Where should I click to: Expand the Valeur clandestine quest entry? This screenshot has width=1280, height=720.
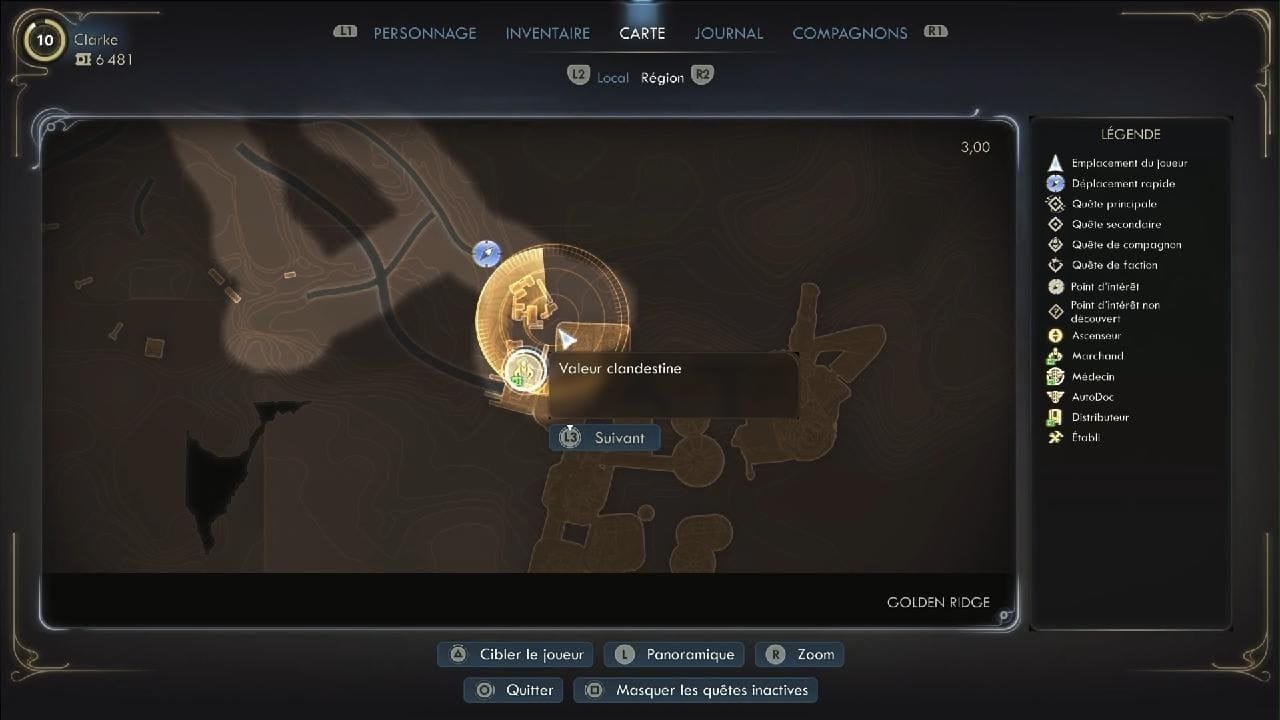(620, 368)
